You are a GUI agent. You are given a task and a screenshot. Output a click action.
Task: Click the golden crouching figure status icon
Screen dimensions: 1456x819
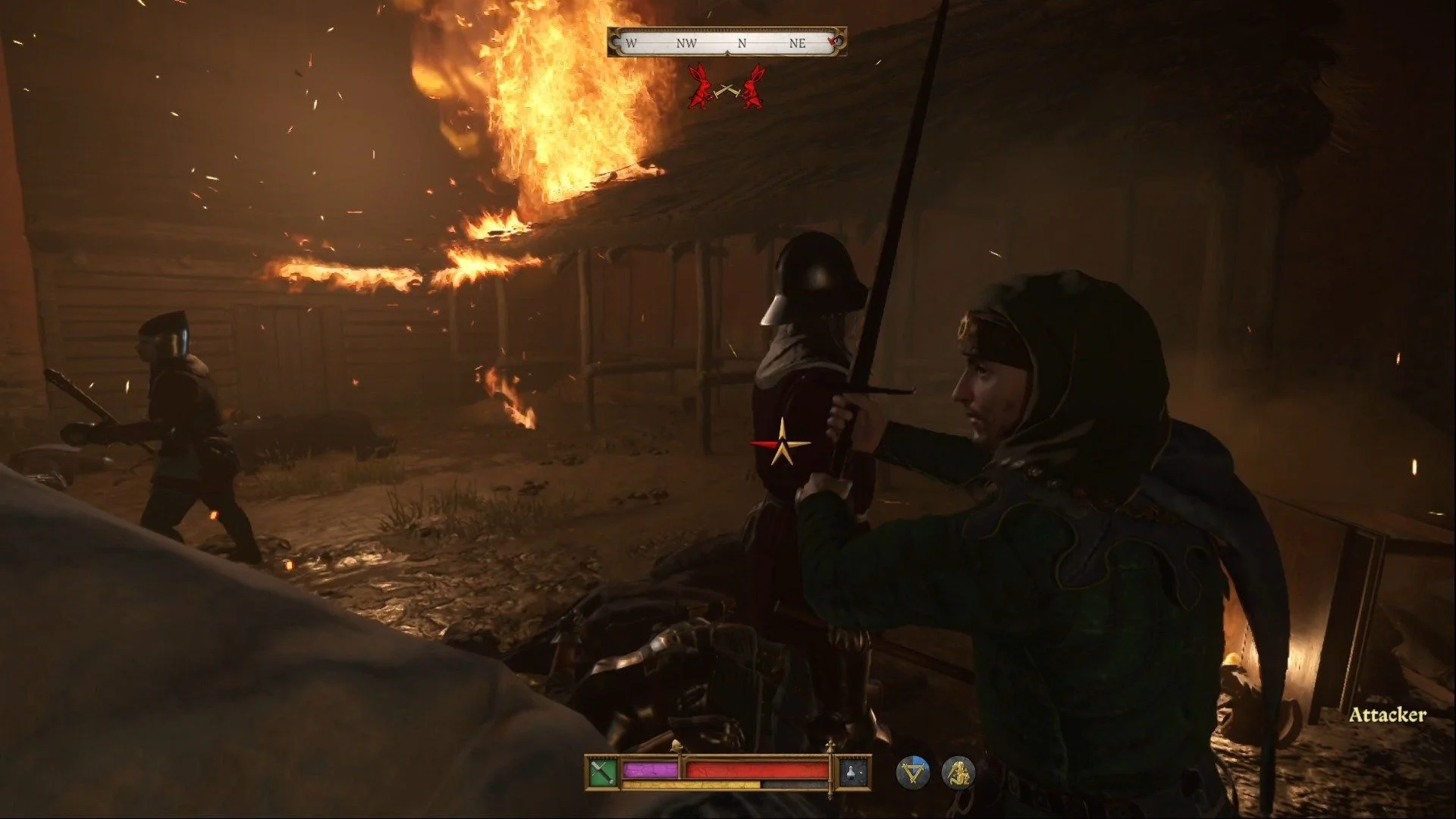click(x=958, y=773)
